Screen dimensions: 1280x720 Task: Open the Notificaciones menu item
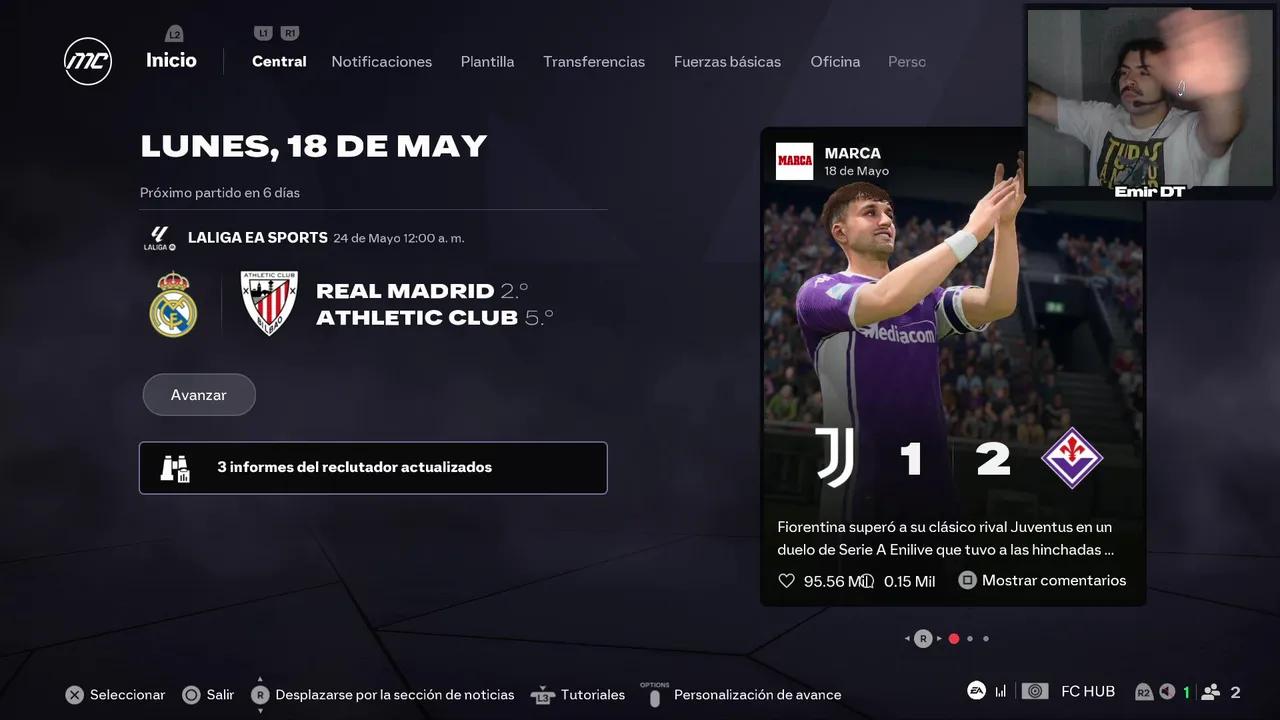click(x=381, y=61)
